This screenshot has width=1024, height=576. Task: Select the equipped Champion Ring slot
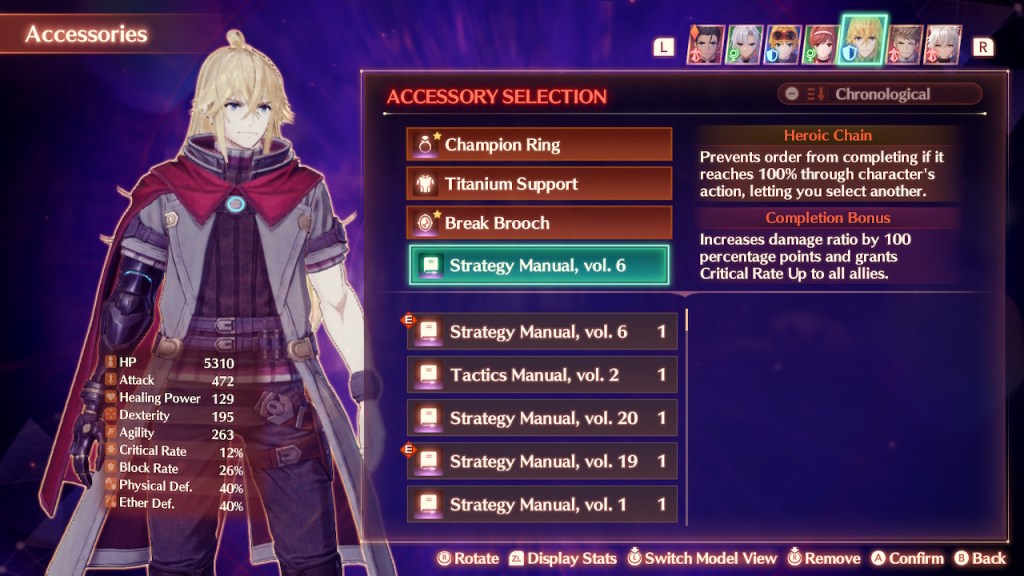coord(539,144)
